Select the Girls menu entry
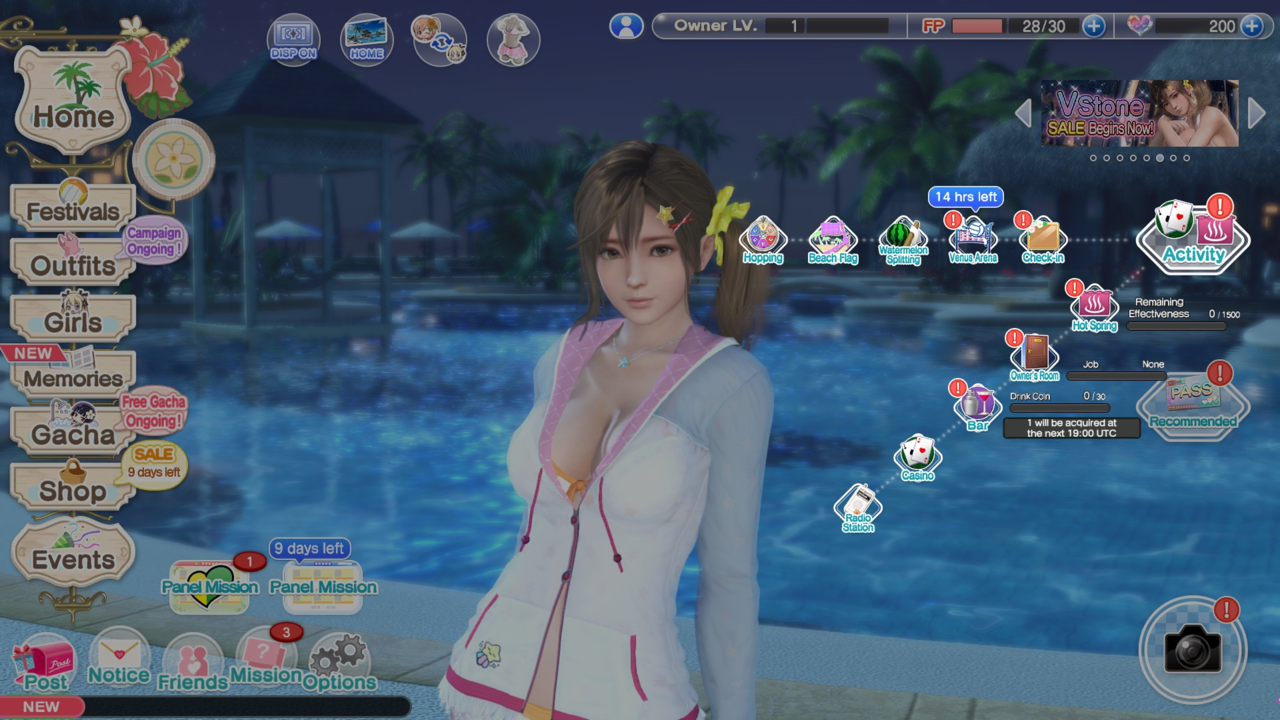Screen dimensions: 1280x720 click(x=72, y=321)
